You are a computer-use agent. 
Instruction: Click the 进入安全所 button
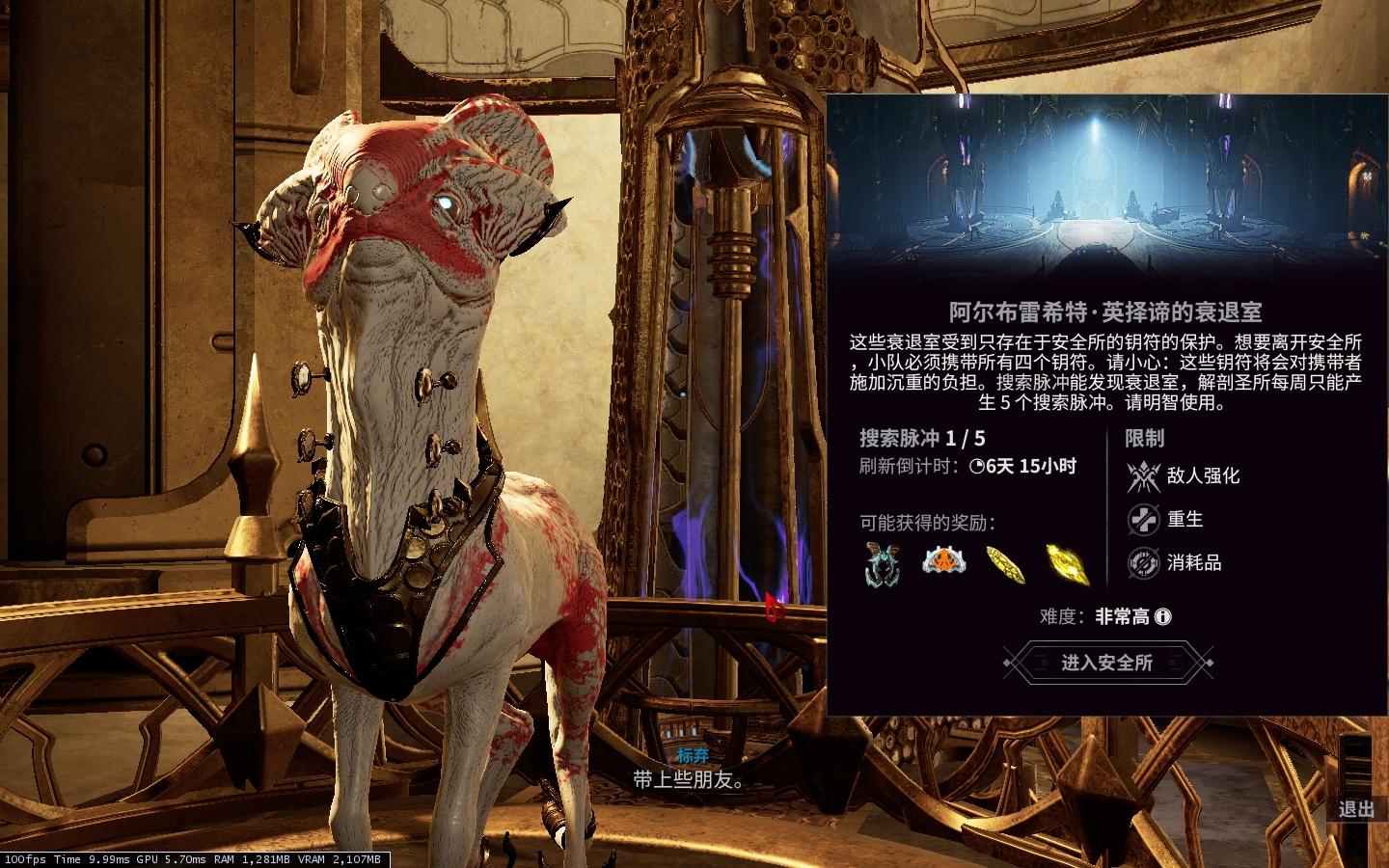coord(1107,663)
